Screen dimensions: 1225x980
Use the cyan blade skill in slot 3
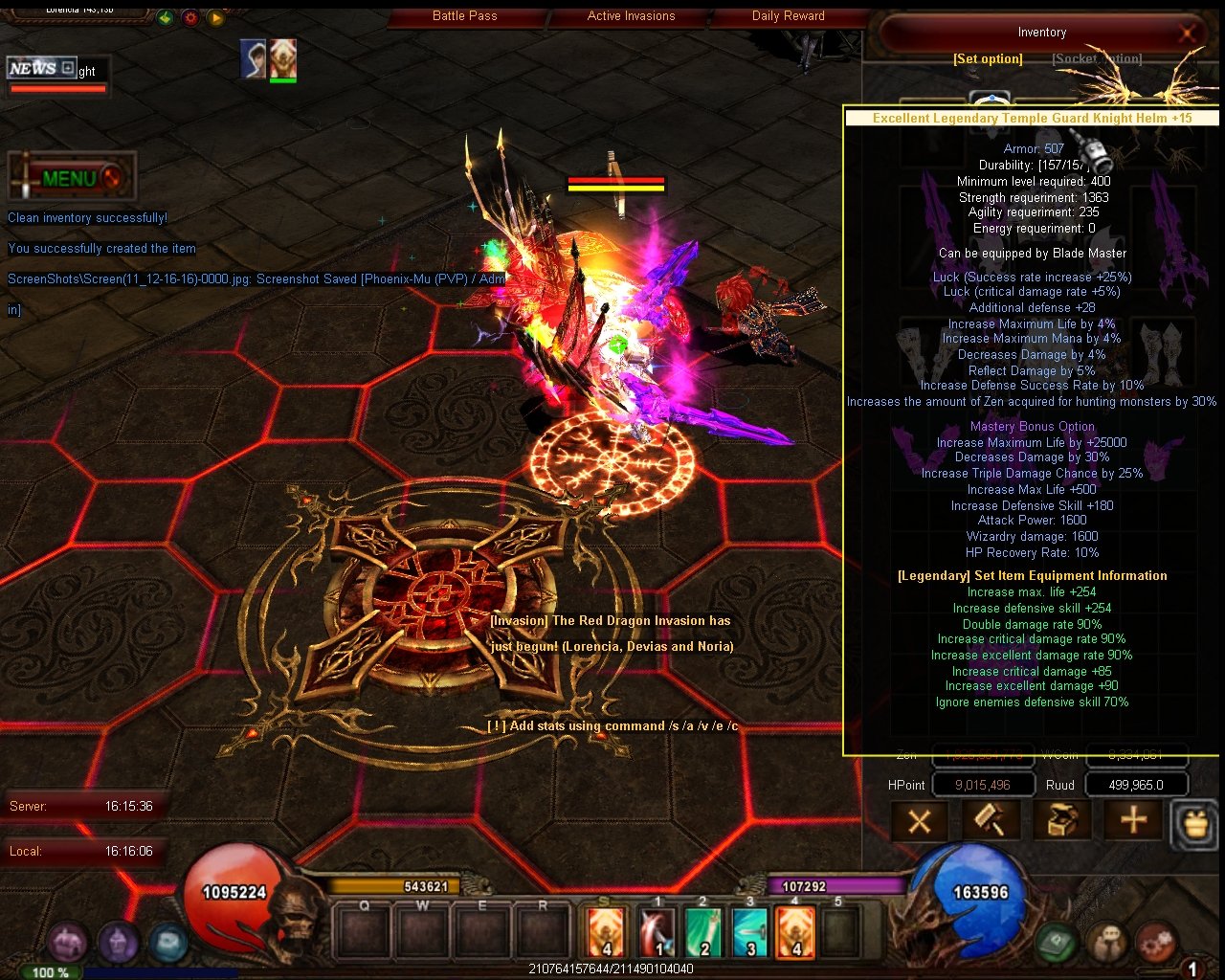click(750, 932)
